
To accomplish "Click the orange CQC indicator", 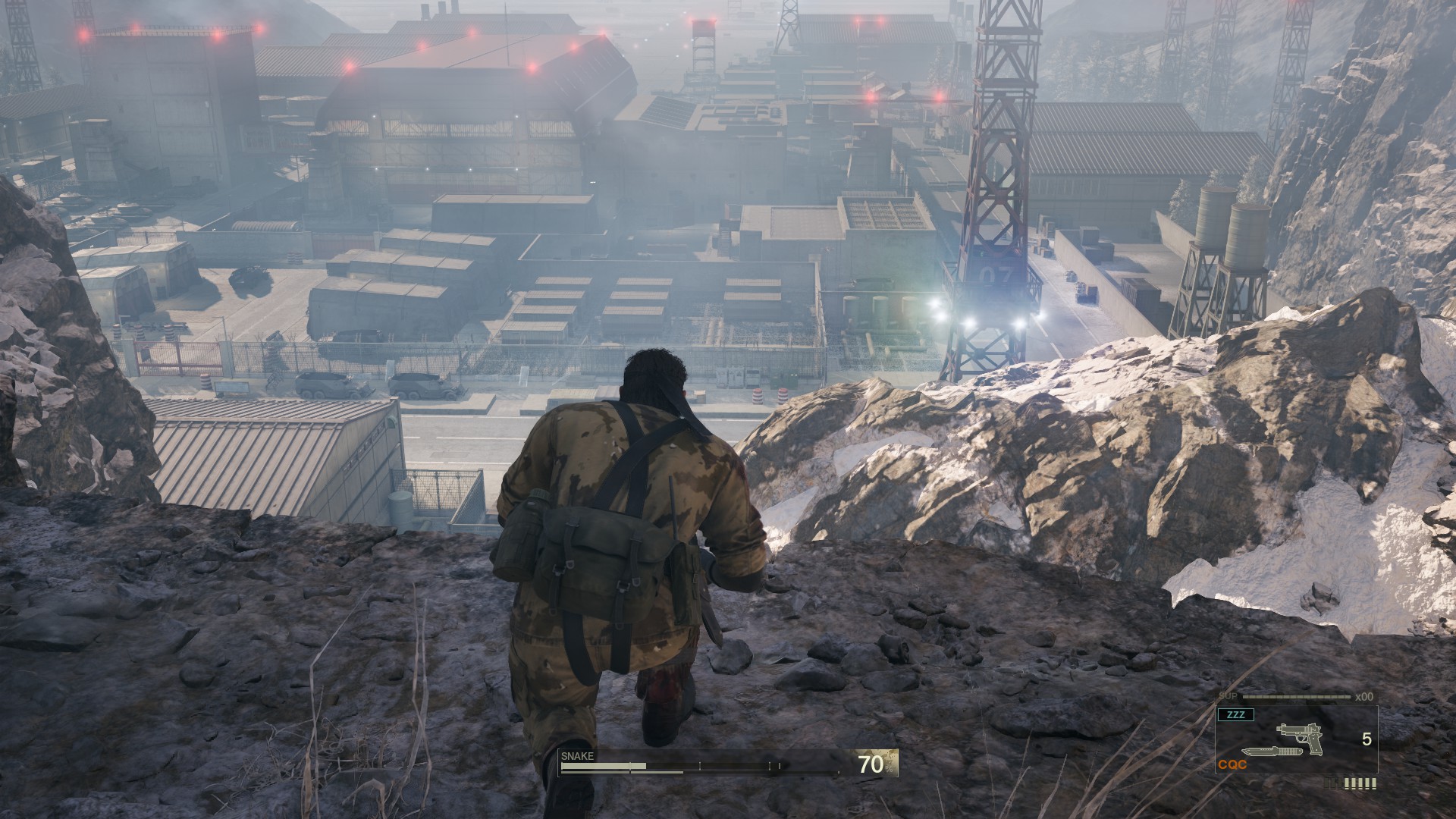I will click(x=1232, y=764).
